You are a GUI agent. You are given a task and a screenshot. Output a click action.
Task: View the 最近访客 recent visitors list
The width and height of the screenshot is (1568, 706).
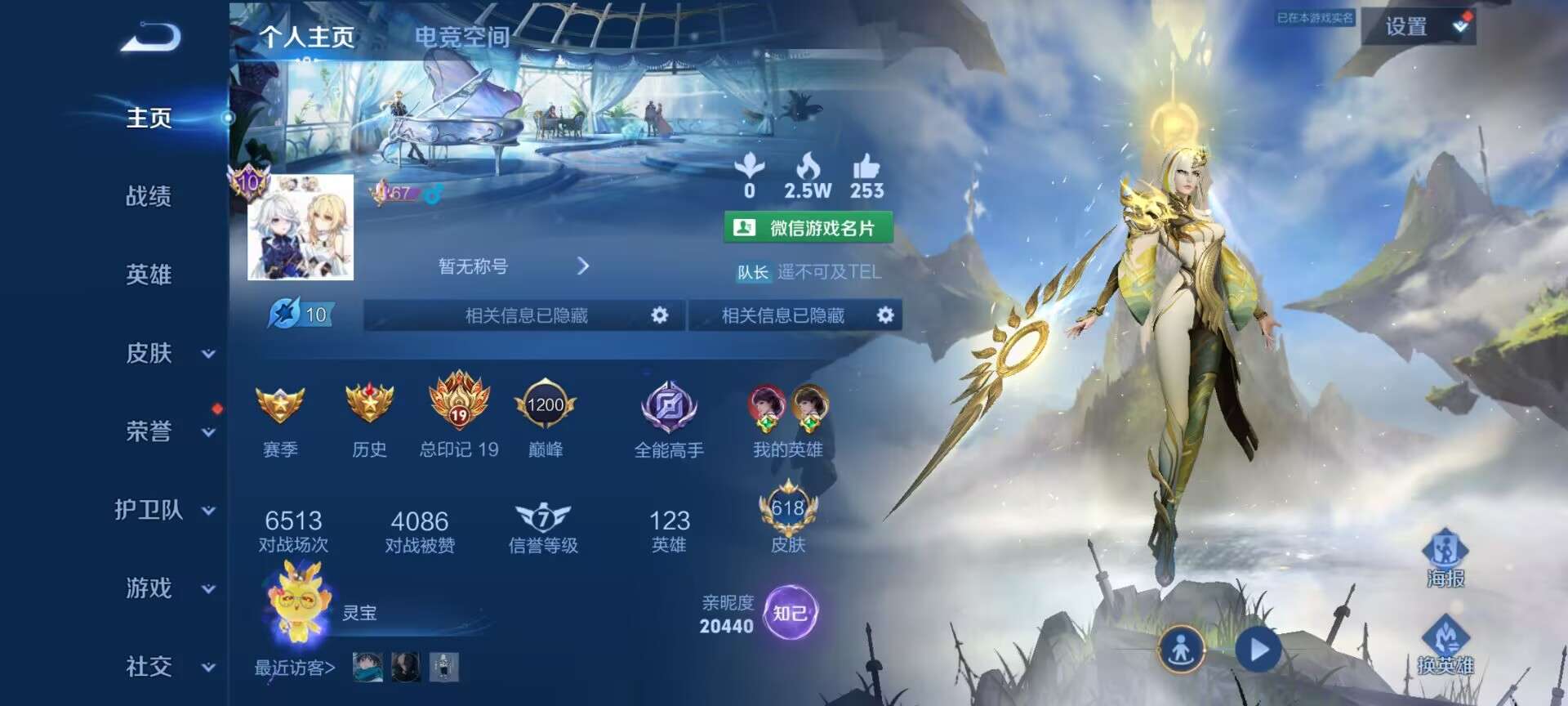pos(295,668)
